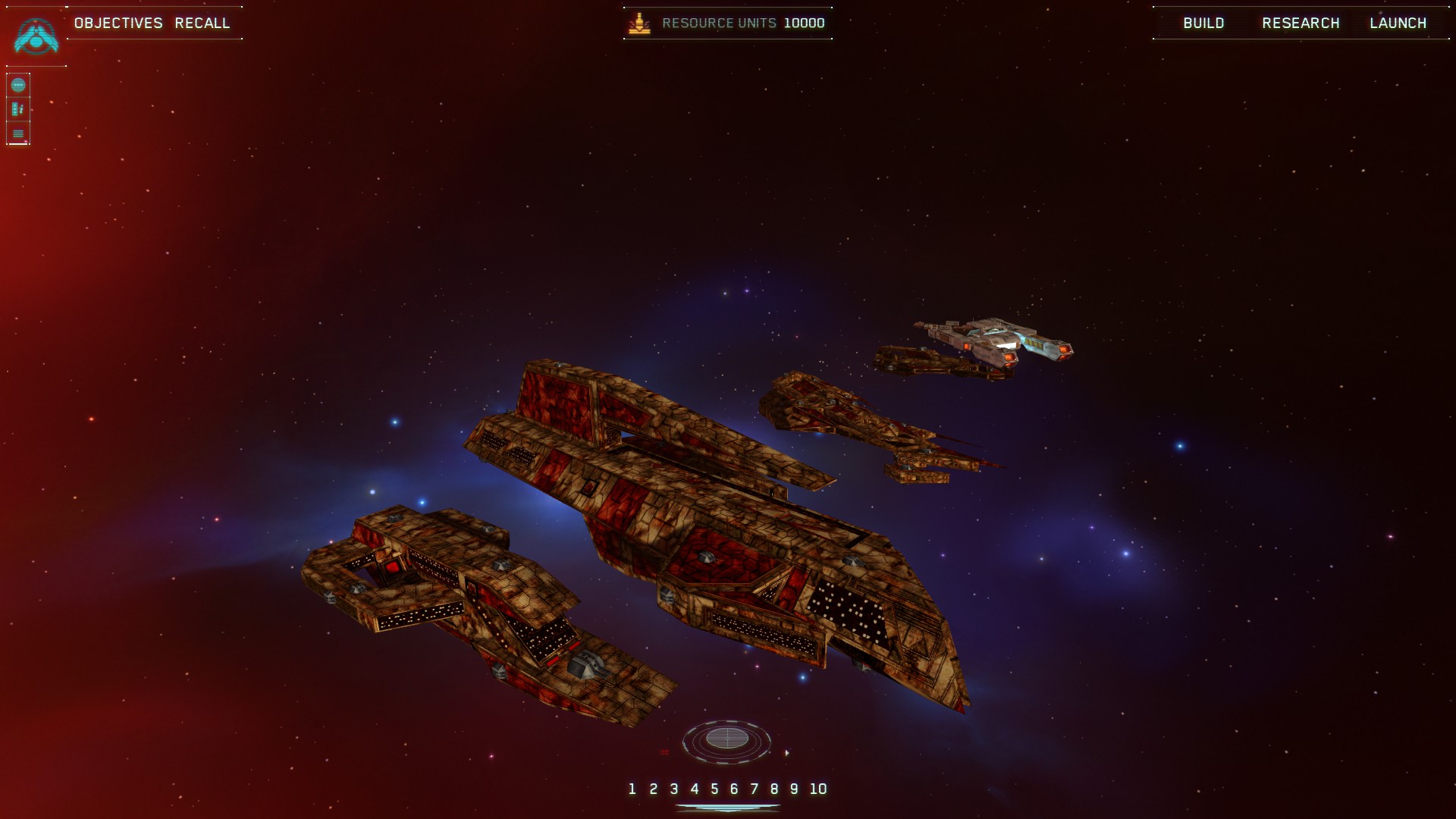Screen dimensions: 1456x819
Task: Select control group 5
Action: (x=714, y=789)
